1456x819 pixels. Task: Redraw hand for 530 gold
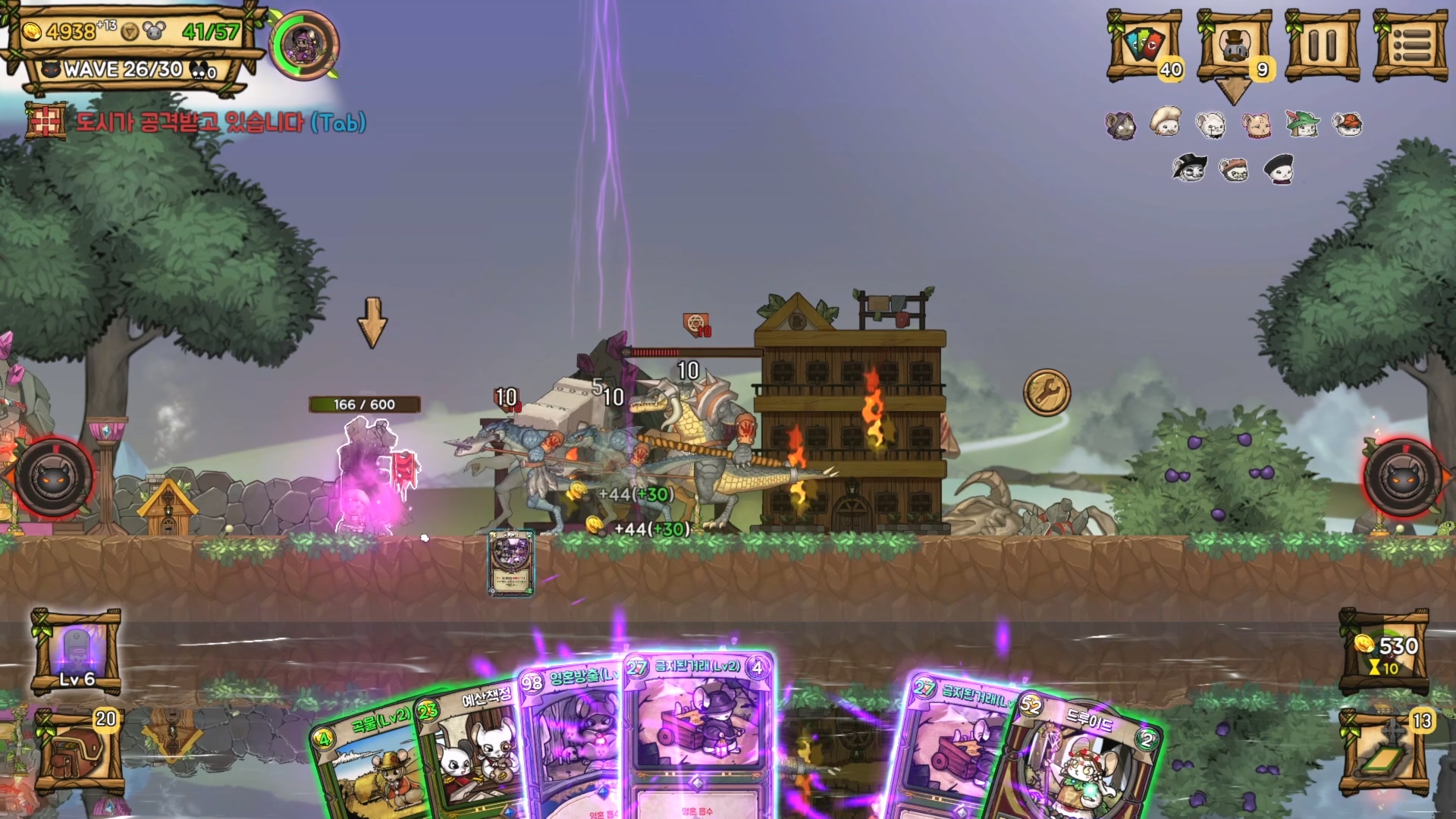point(1384,652)
